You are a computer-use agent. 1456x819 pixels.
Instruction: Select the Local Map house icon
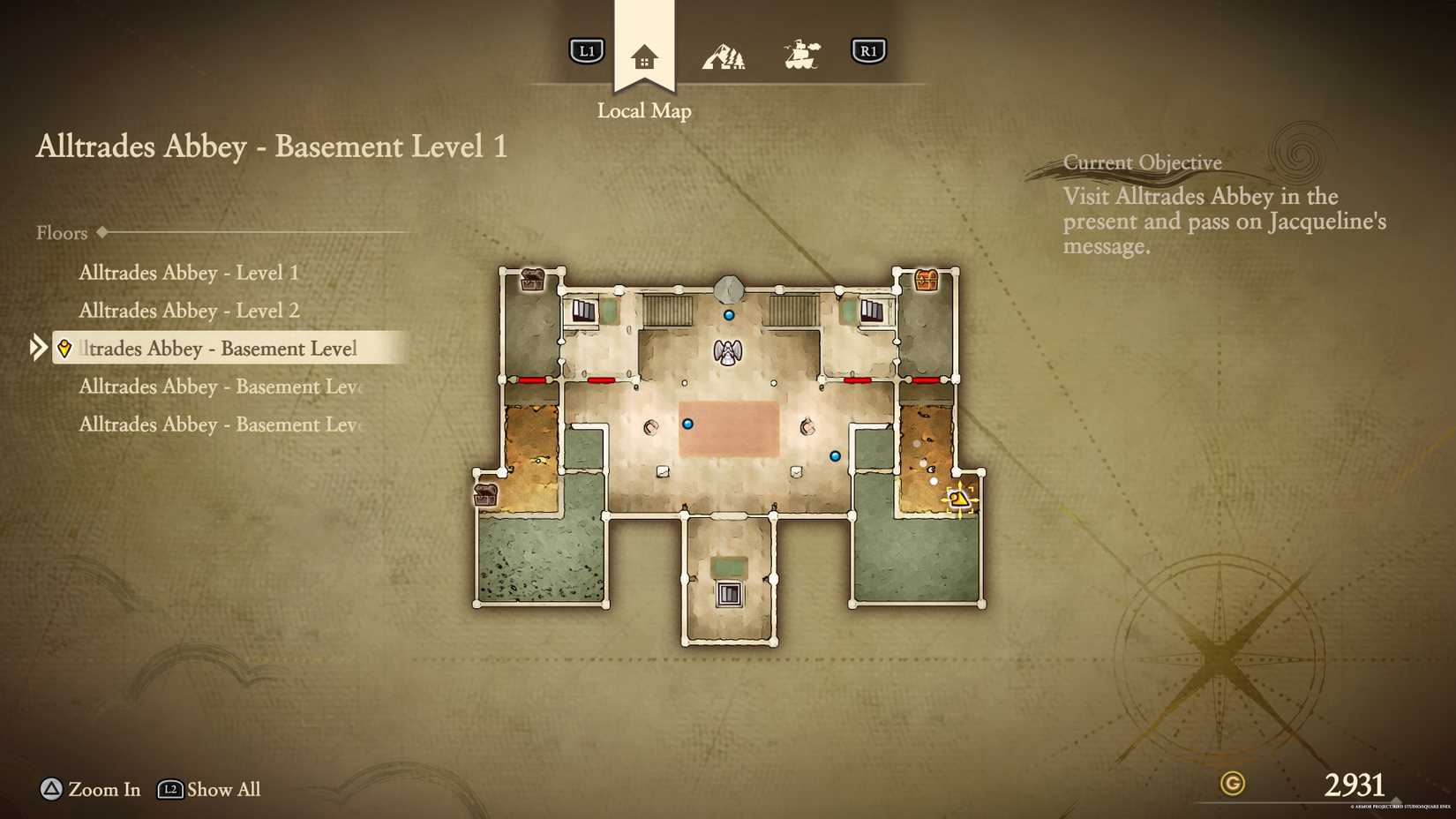tap(644, 55)
